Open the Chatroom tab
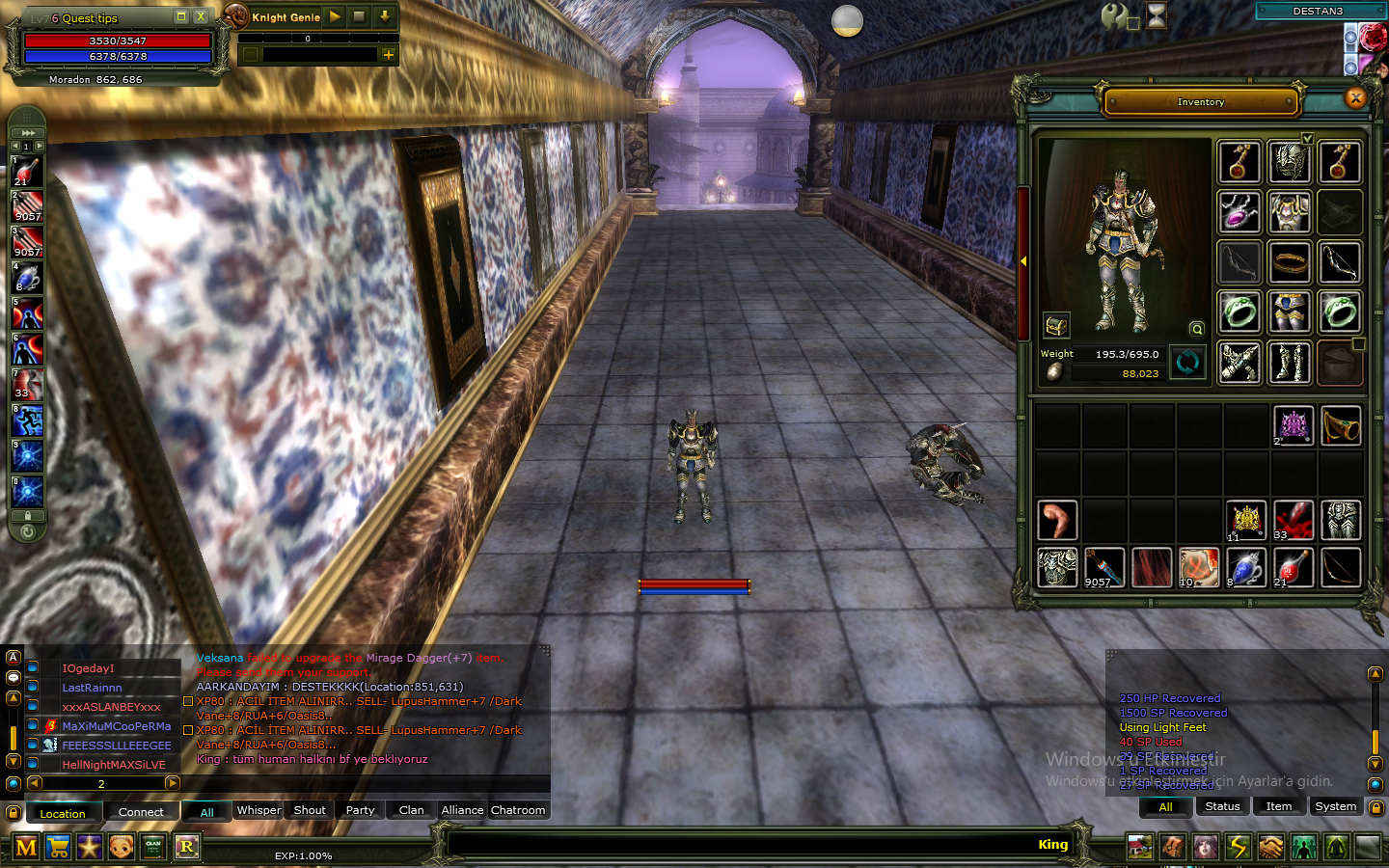Image resolution: width=1389 pixels, height=868 pixels. coord(518,810)
